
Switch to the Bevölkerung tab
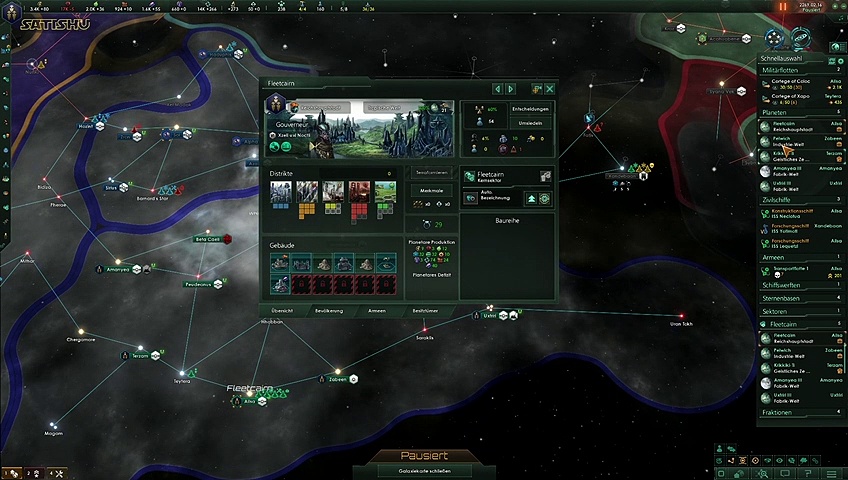point(330,311)
